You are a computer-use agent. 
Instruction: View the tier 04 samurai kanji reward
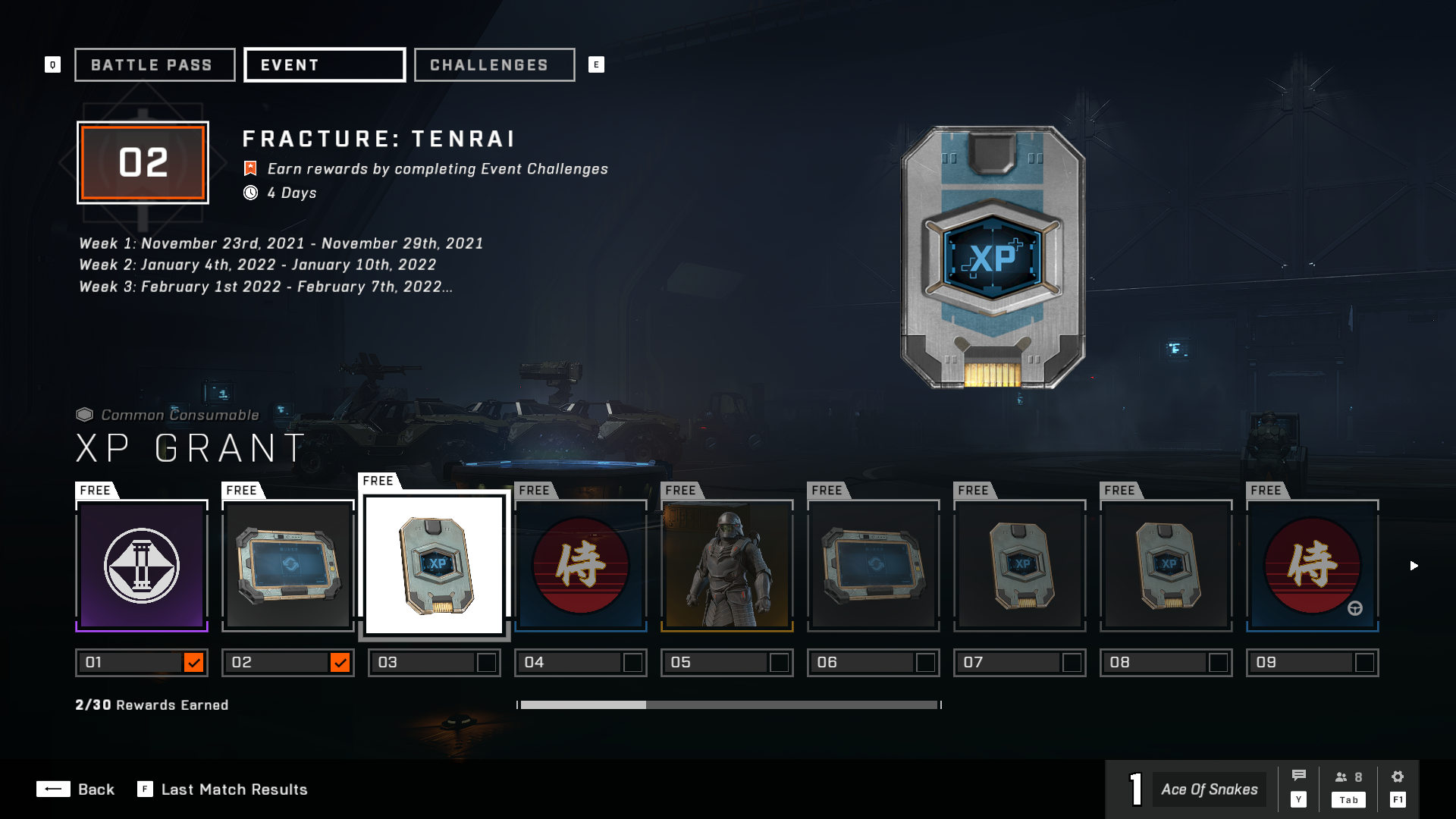click(581, 566)
